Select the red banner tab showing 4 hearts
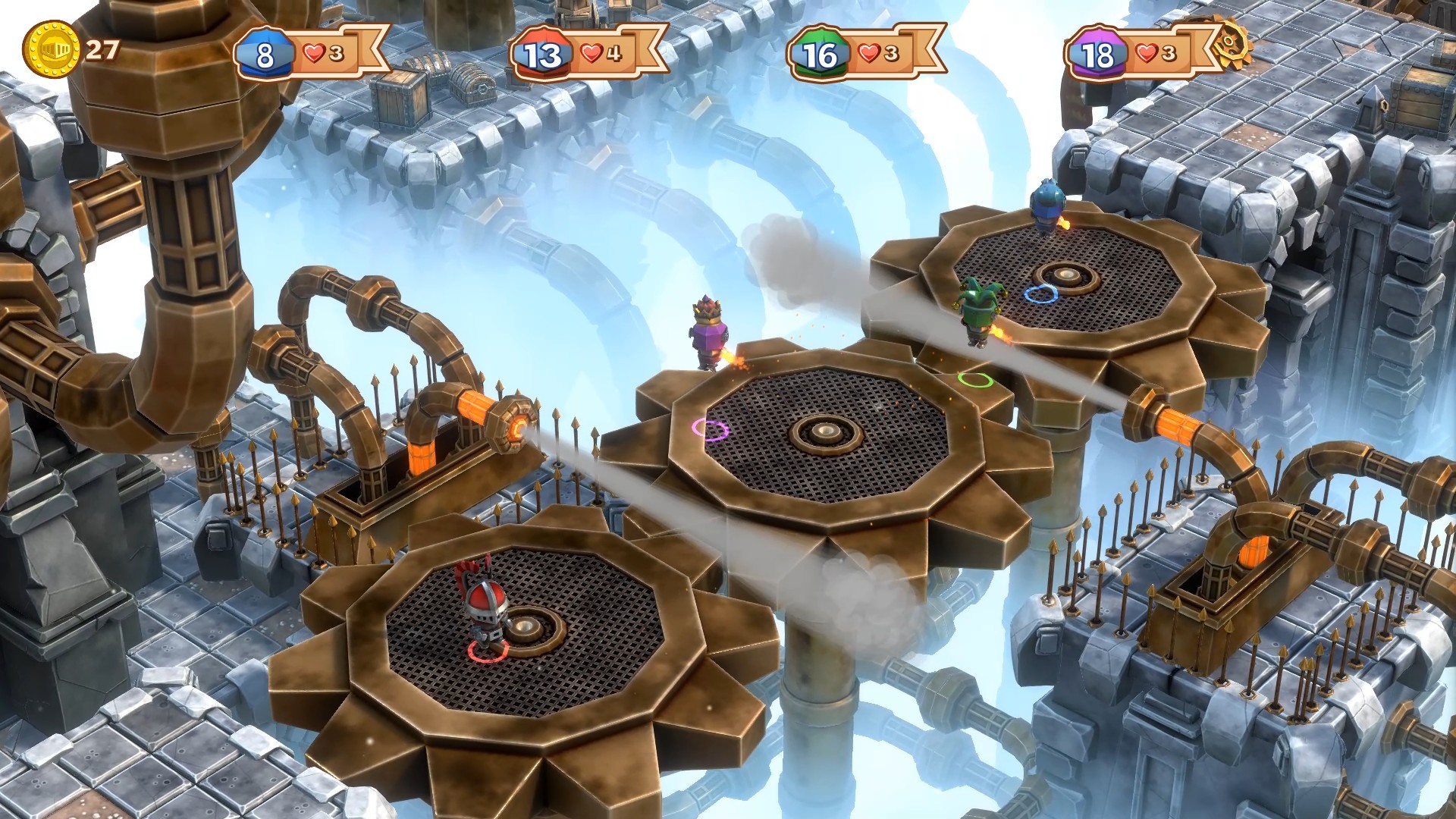The image size is (1456, 819). [x=599, y=52]
